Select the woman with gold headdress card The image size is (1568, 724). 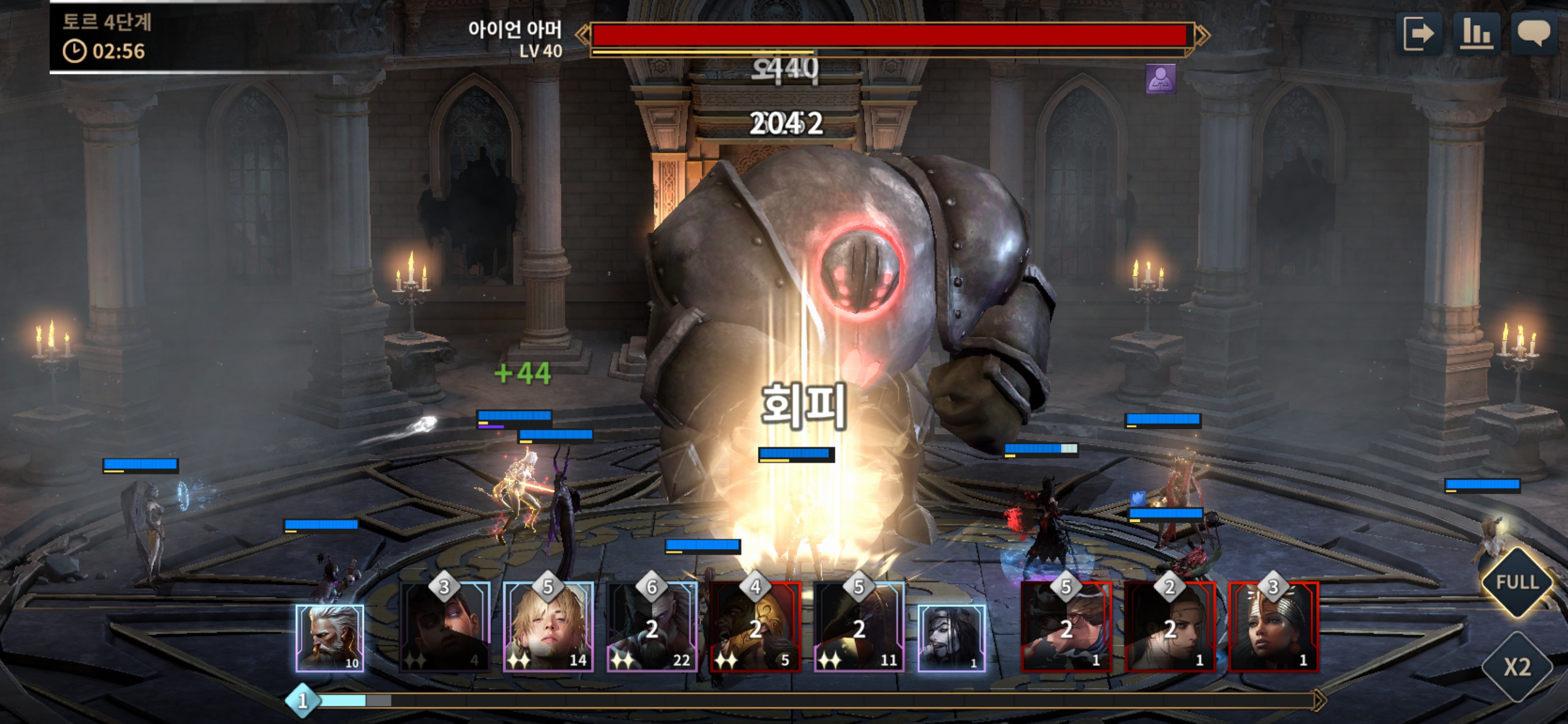click(x=1273, y=627)
